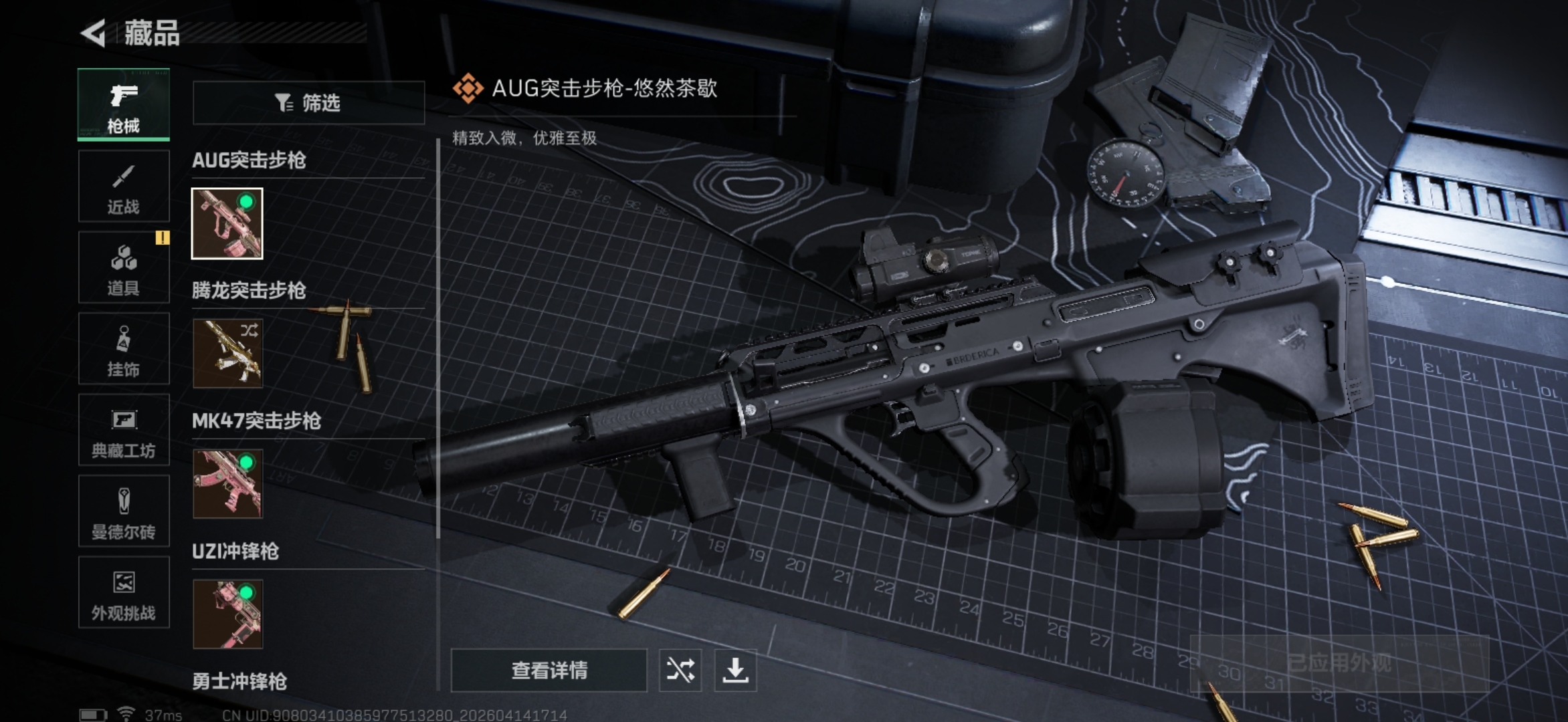Click the download arrow button
This screenshot has width=1568, height=722.
click(x=735, y=671)
